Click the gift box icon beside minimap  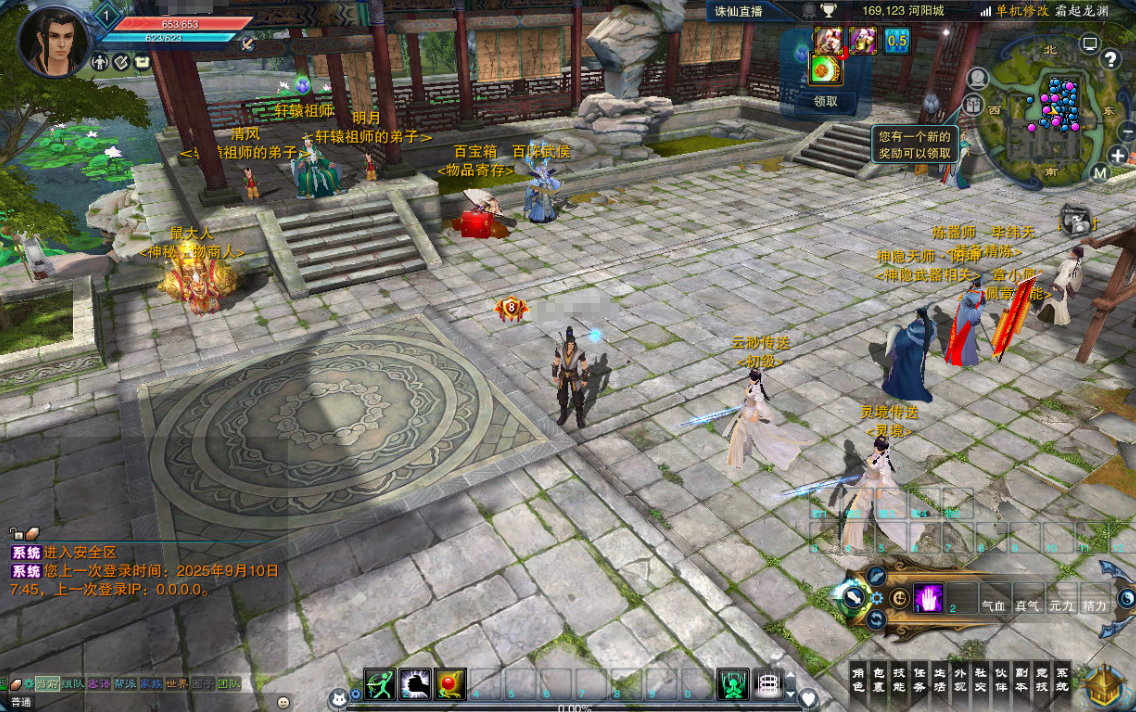tap(973, 106)
